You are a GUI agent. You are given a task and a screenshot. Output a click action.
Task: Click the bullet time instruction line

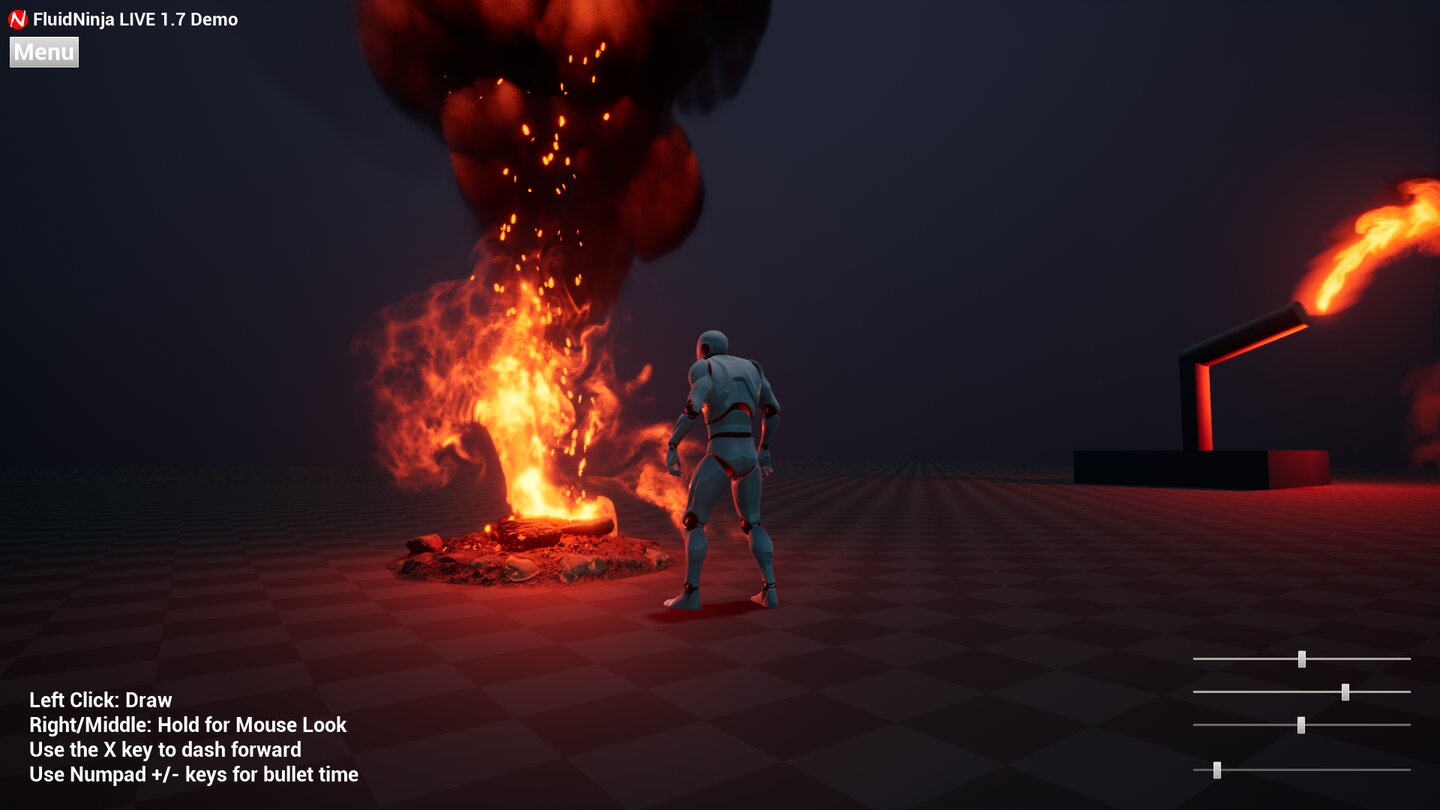(x=194, y=774)
